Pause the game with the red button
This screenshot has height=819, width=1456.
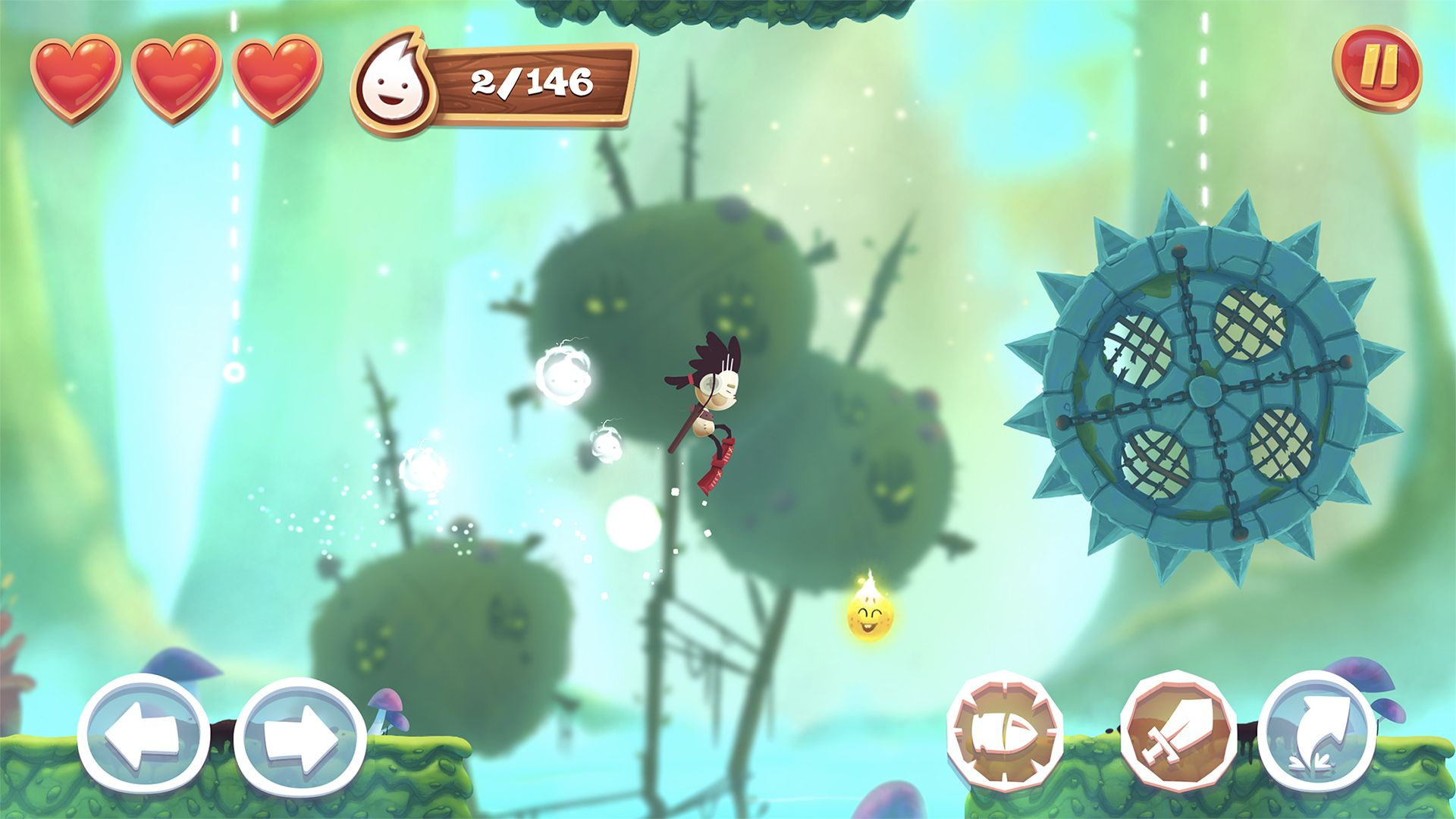pyautogui.click(x=1376, y=69)
